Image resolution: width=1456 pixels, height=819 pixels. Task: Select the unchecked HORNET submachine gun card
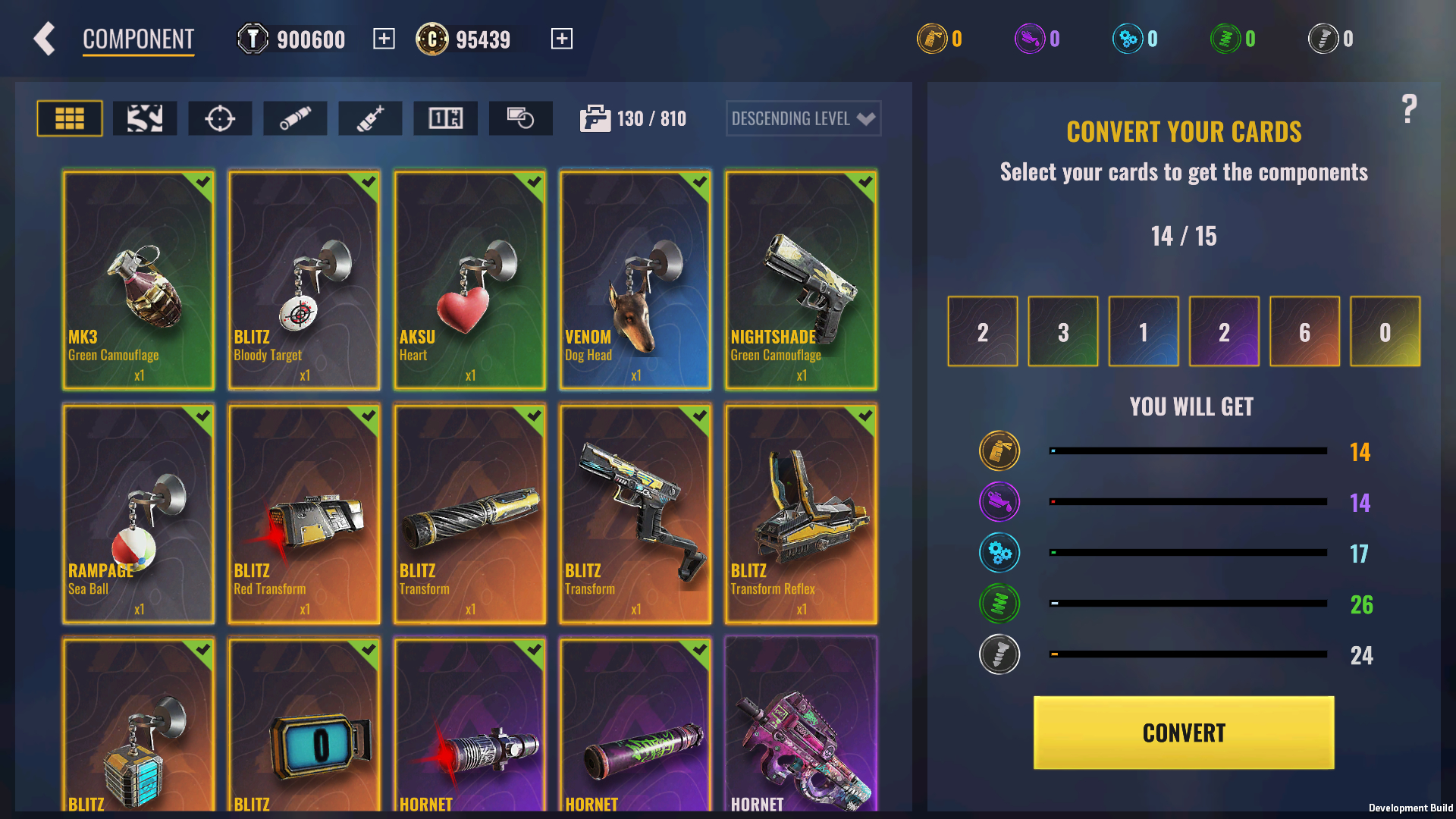(x=801, y=724)
